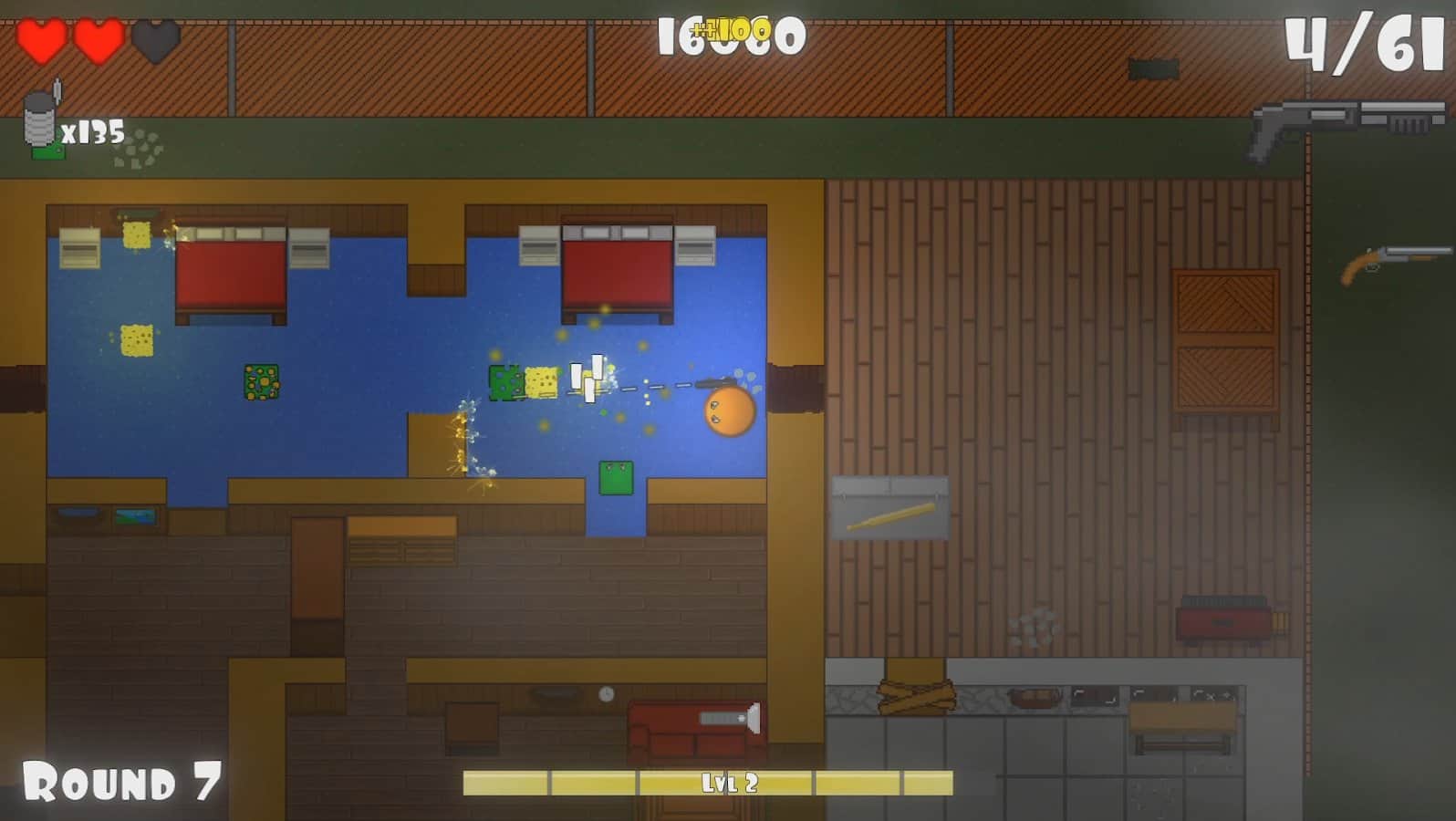Click the ammo canister icon next to x135
1456x821 pixels.
(41, 119)
